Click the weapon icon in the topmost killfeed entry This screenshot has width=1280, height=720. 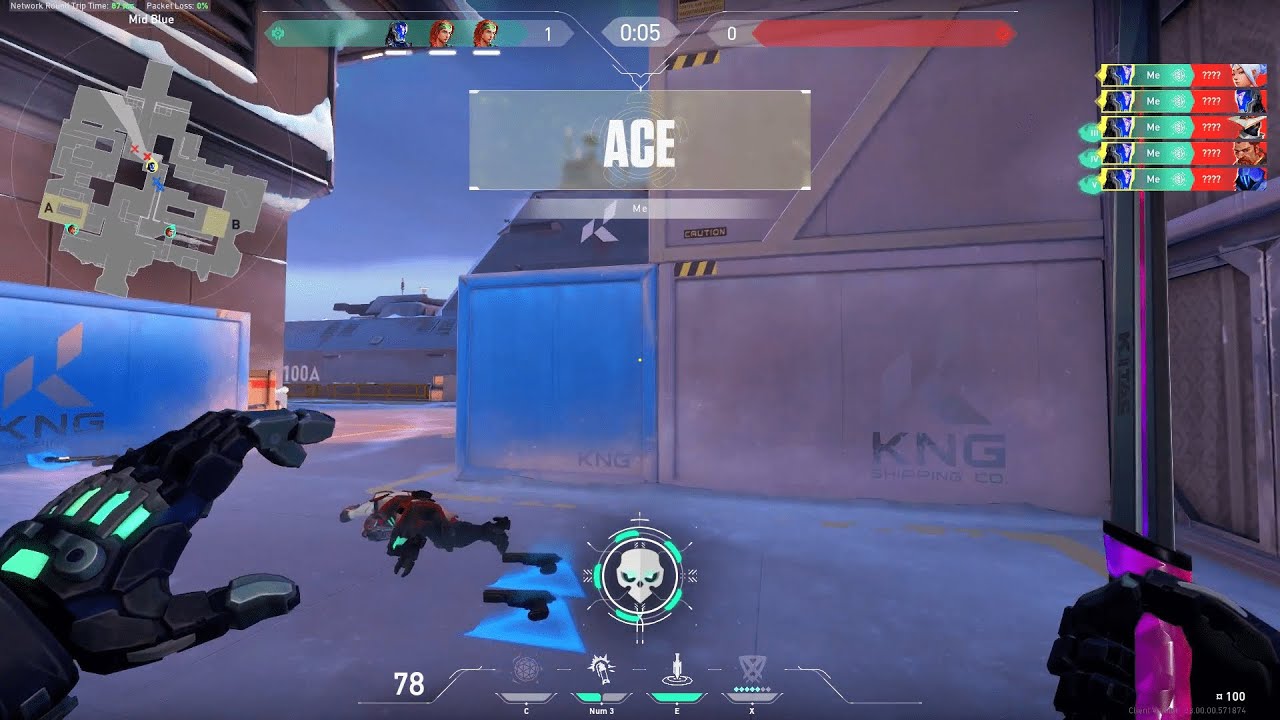(1180, 75)
